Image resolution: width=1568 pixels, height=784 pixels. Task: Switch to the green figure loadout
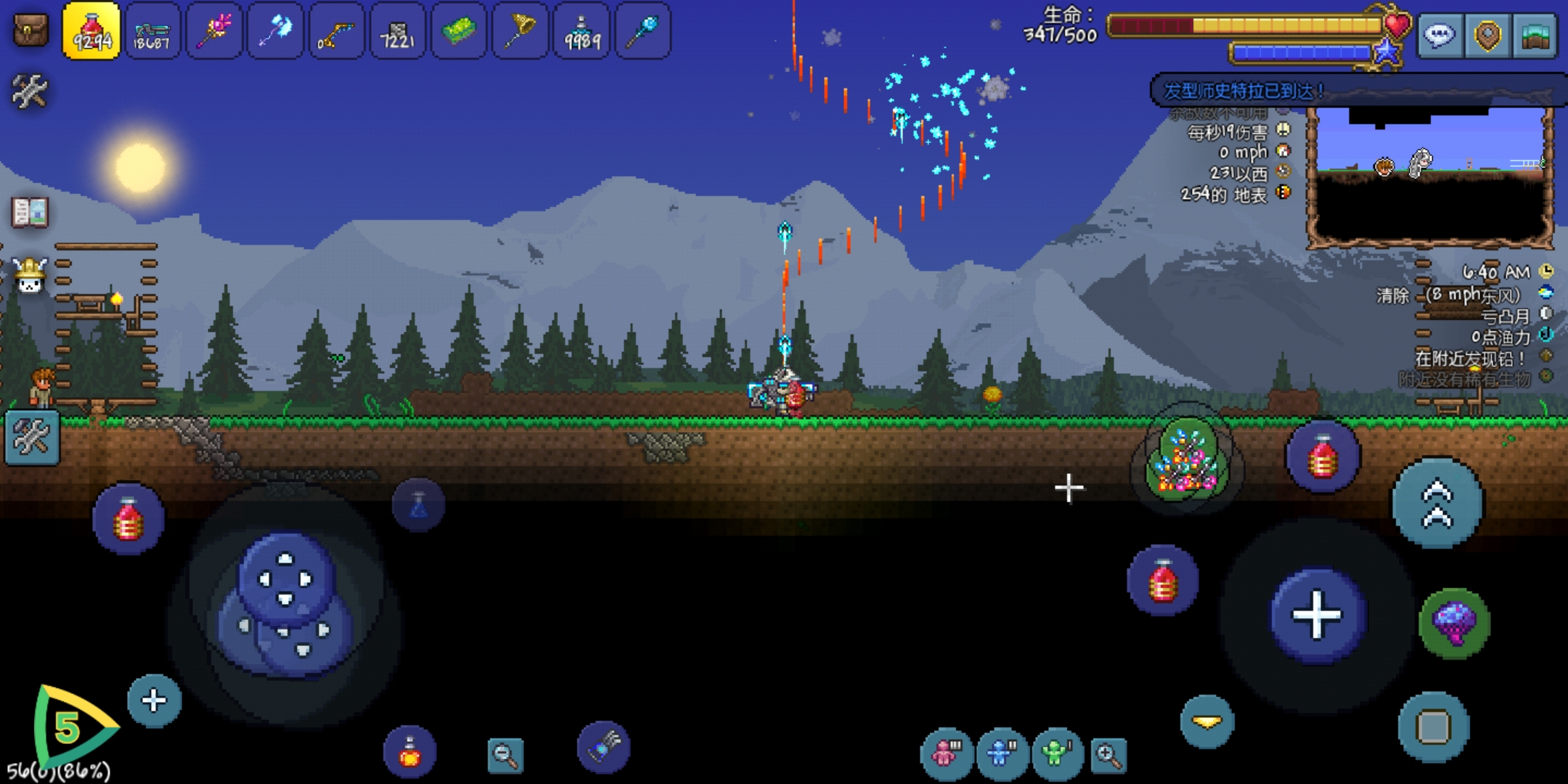1057,754
